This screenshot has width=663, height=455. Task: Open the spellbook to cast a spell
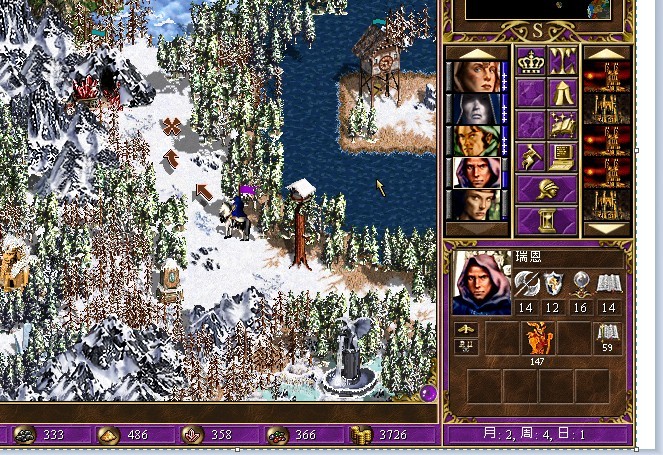(x=562, y=124)
